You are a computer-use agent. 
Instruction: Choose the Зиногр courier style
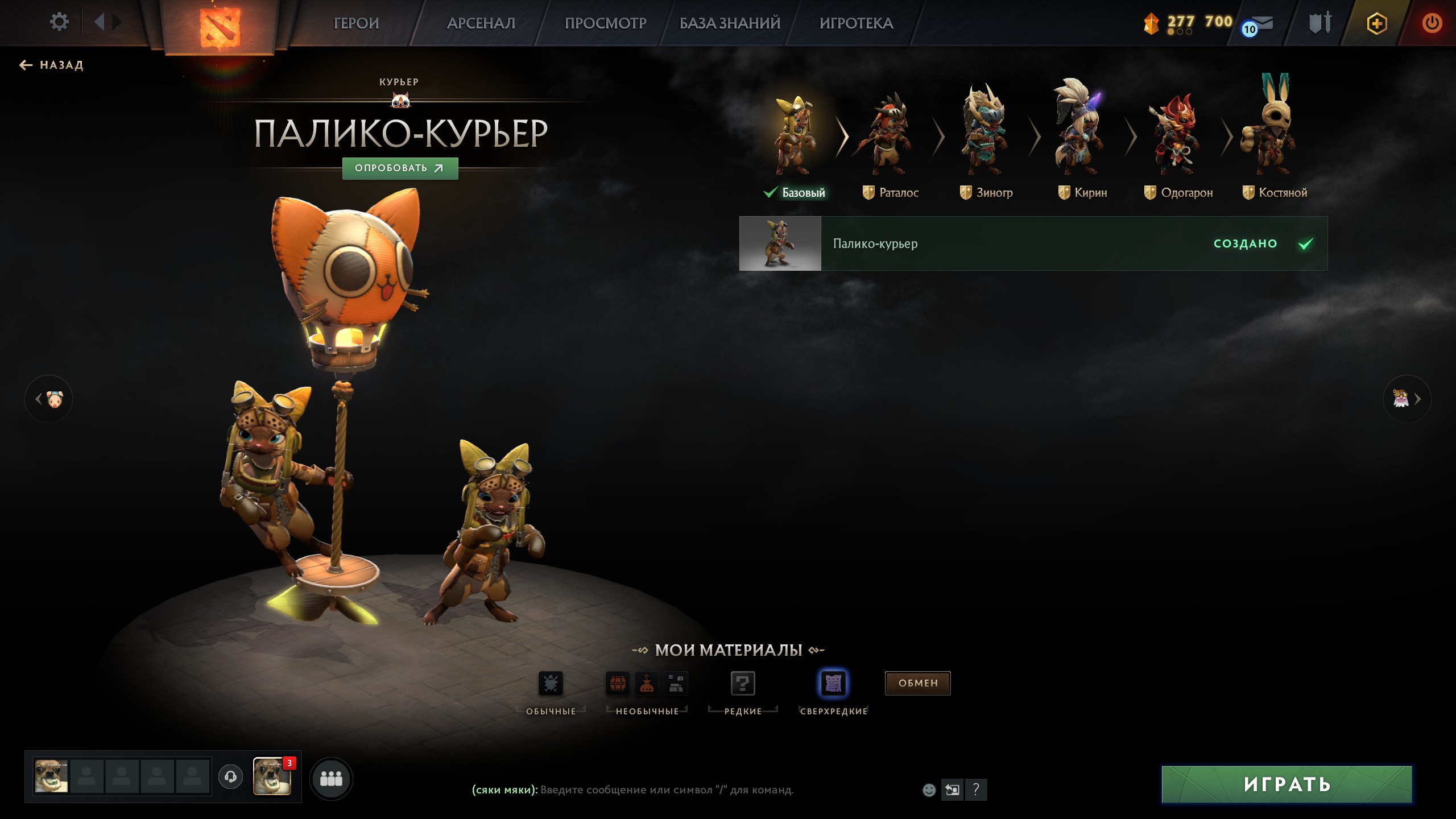tap(986, 142)
